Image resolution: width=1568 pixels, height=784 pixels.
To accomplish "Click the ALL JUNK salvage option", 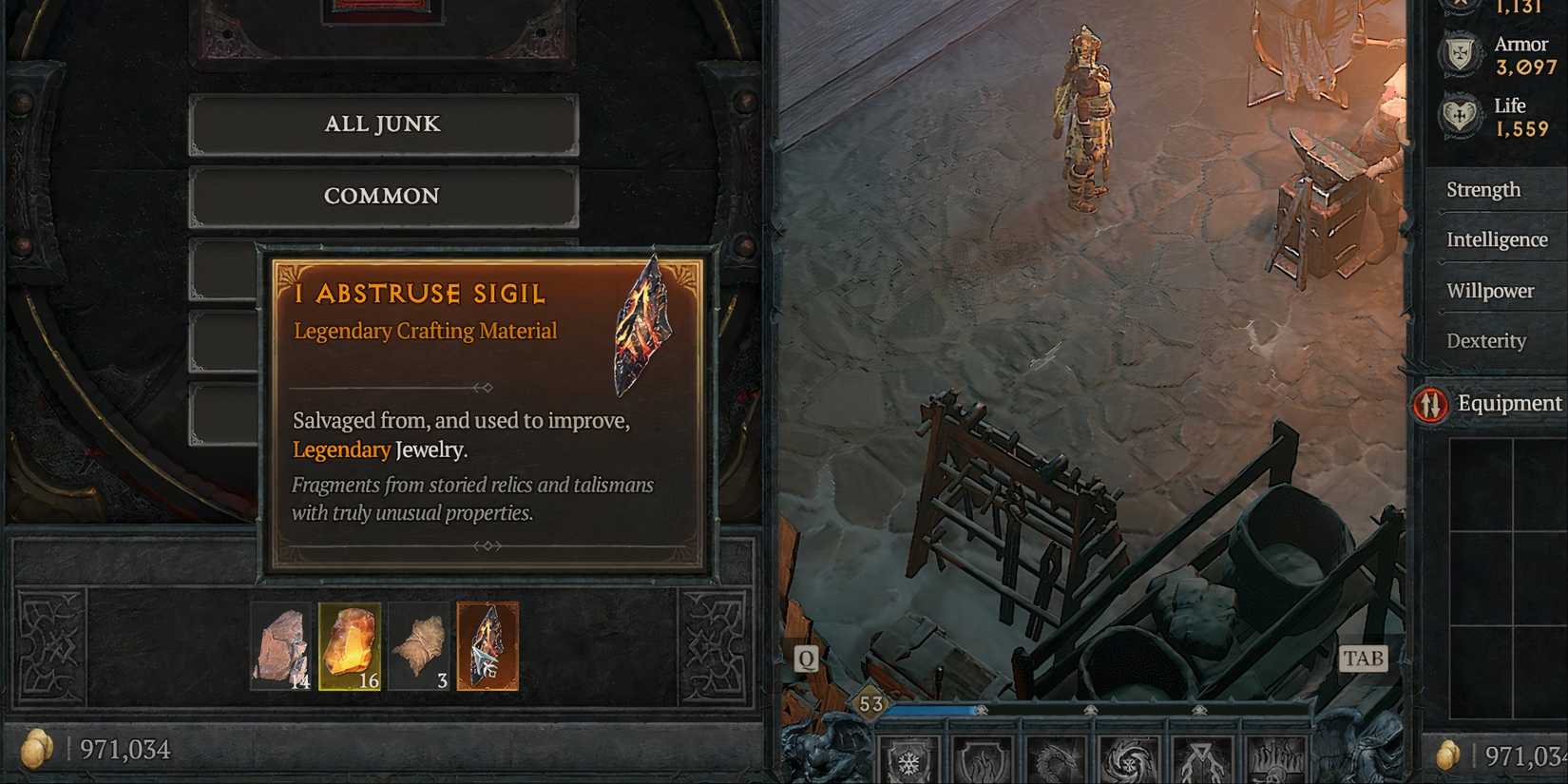I will (383, 124).
